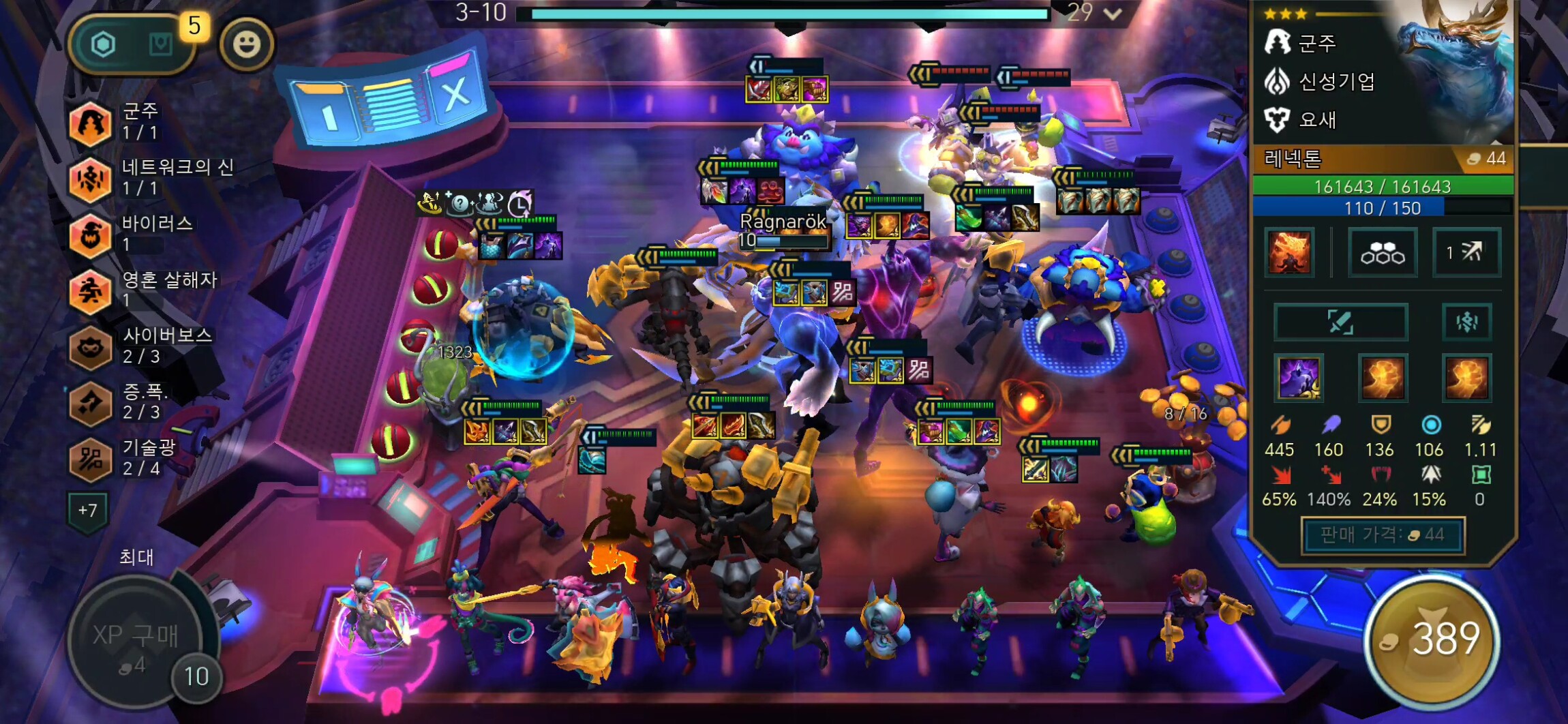Tap the gold coin counter showing 389

coord(1433,639)
